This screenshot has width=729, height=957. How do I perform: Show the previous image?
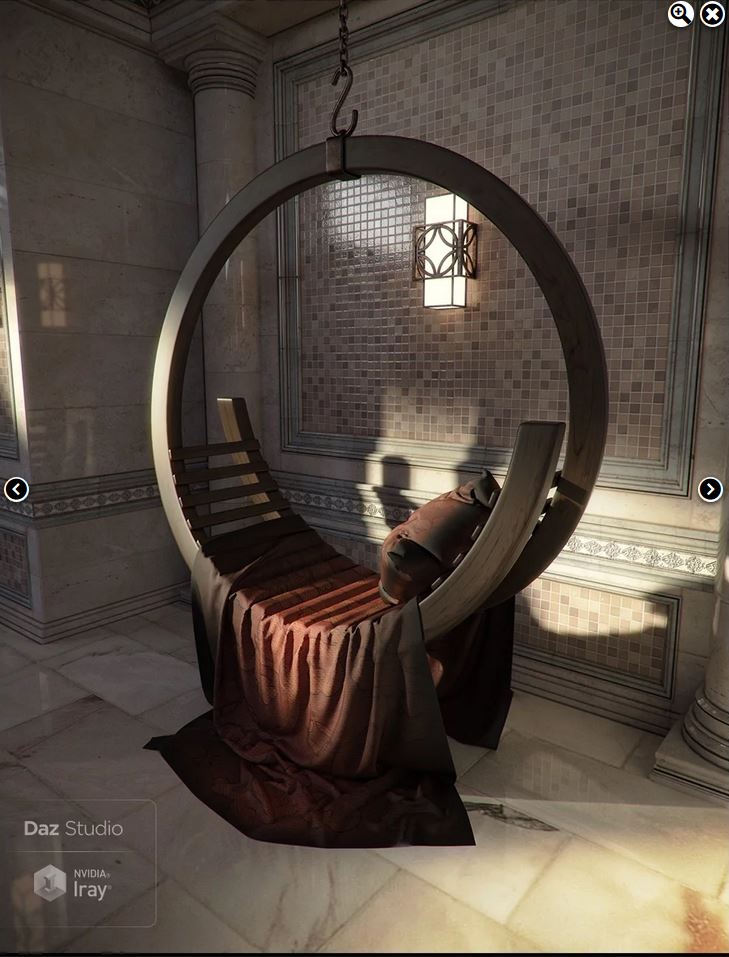[16, 489]
